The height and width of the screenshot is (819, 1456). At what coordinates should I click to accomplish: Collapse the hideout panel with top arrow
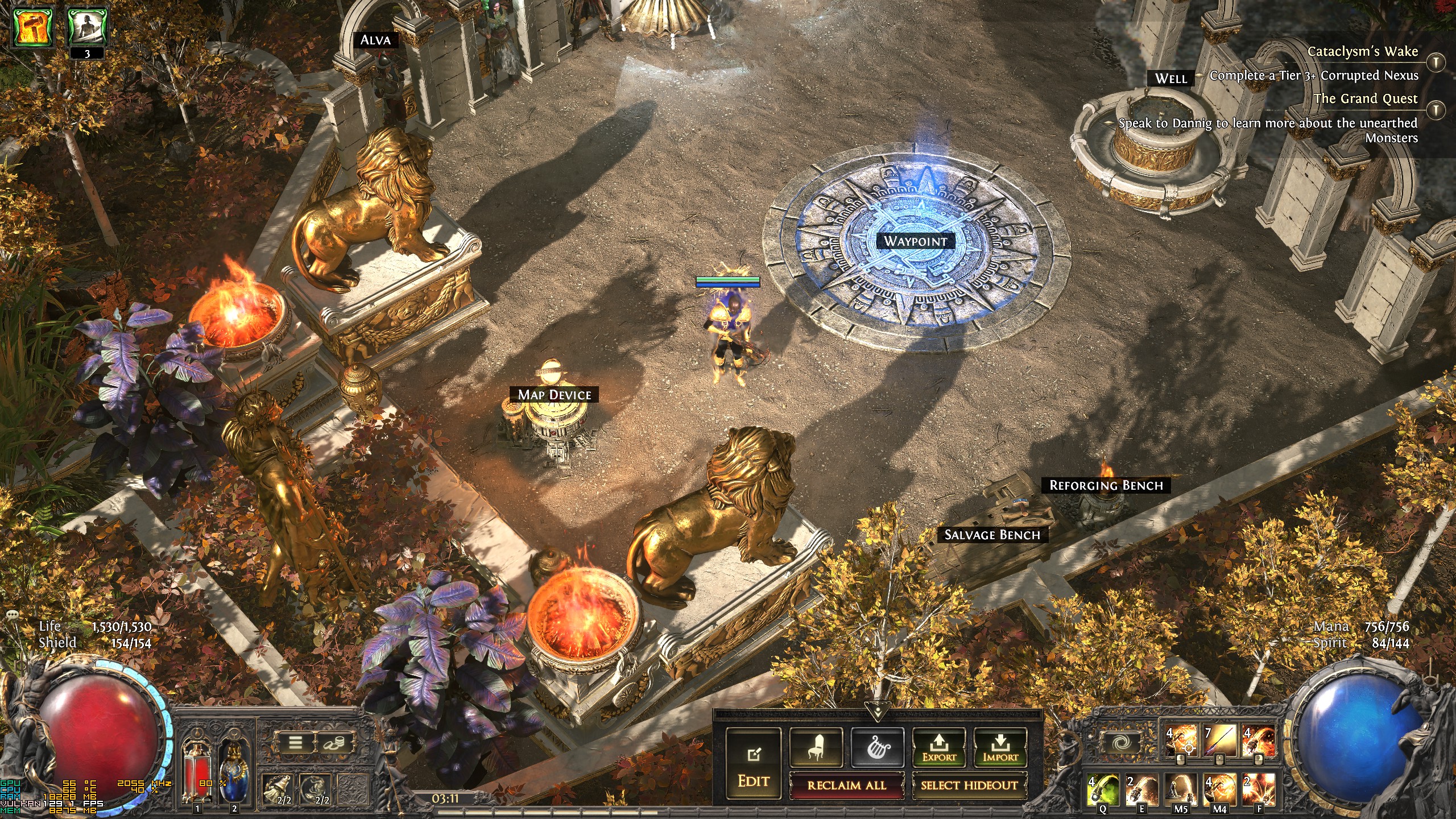click(x=877, y=710)
